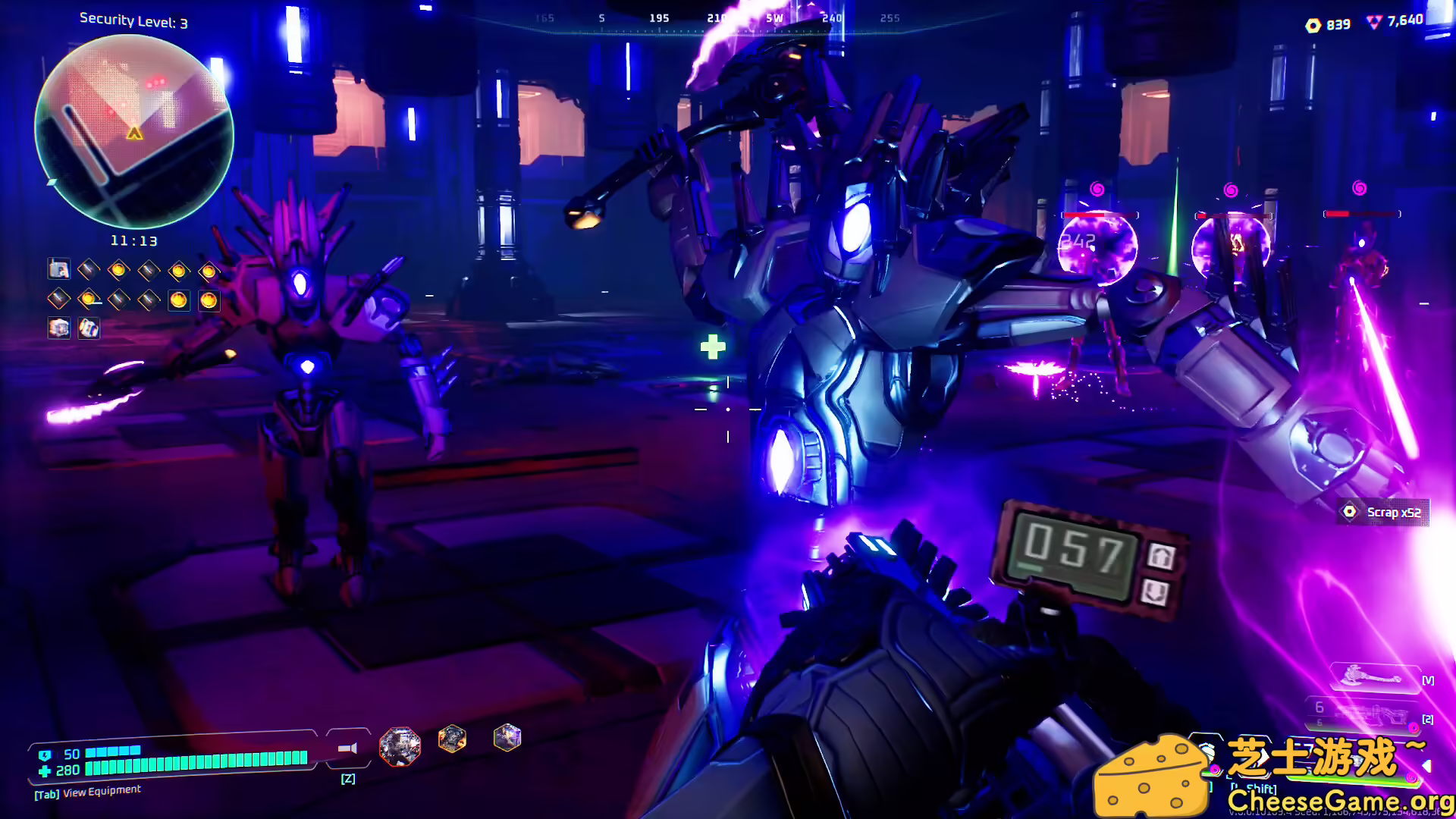Select the backpack item icon in the inventory list
The image size is (1456, 819).
pos(89,328)
